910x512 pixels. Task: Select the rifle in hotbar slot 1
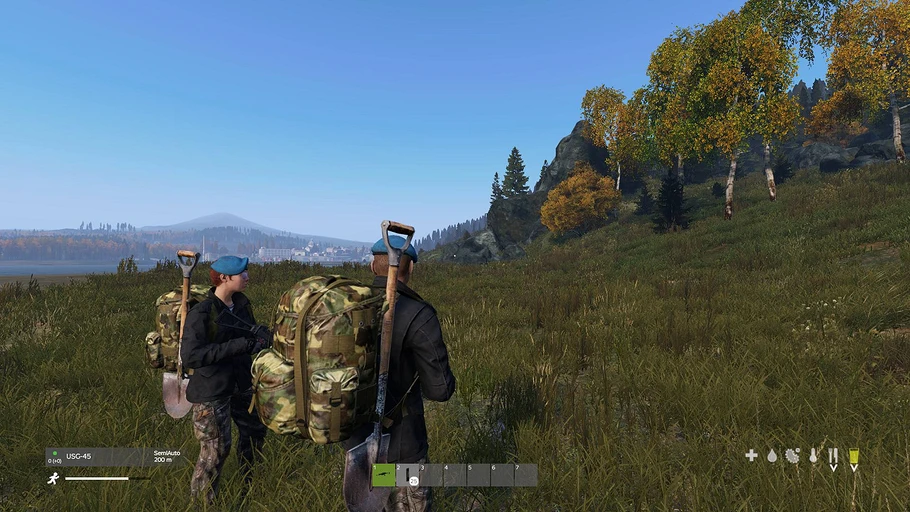383,475
